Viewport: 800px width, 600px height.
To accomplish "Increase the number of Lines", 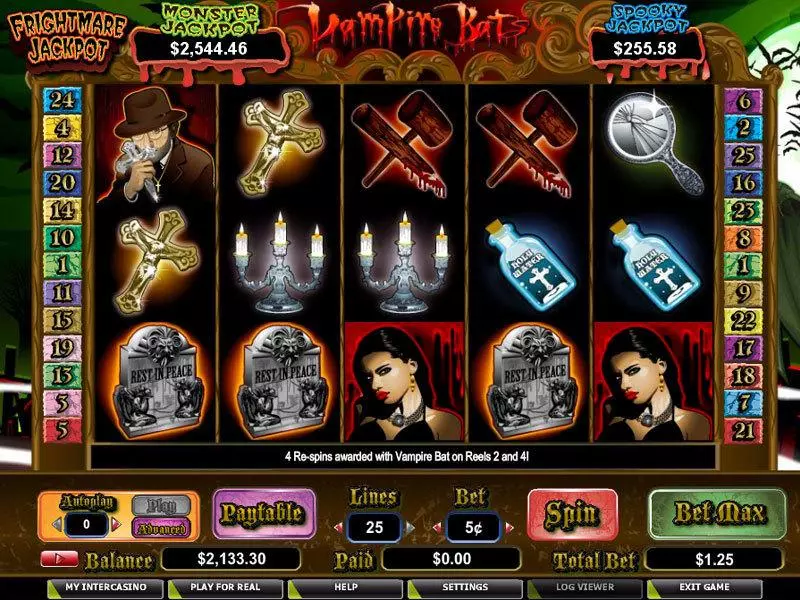I will 408,527.
